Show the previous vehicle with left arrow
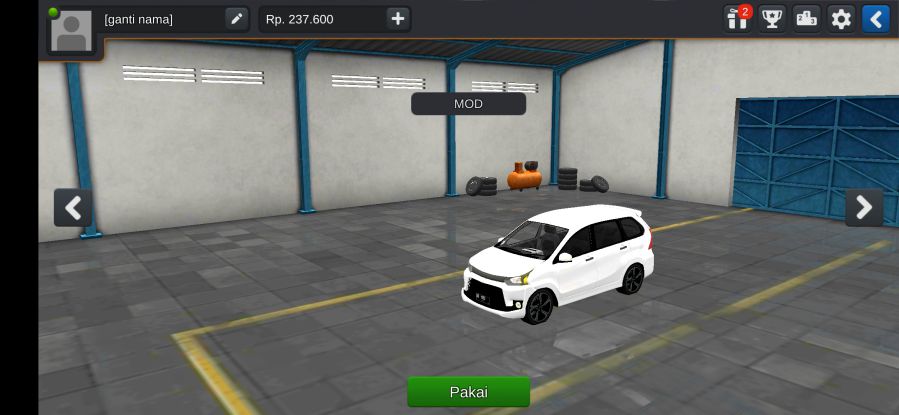This screenshot has width=899, height=415. (x=73, y=207)
